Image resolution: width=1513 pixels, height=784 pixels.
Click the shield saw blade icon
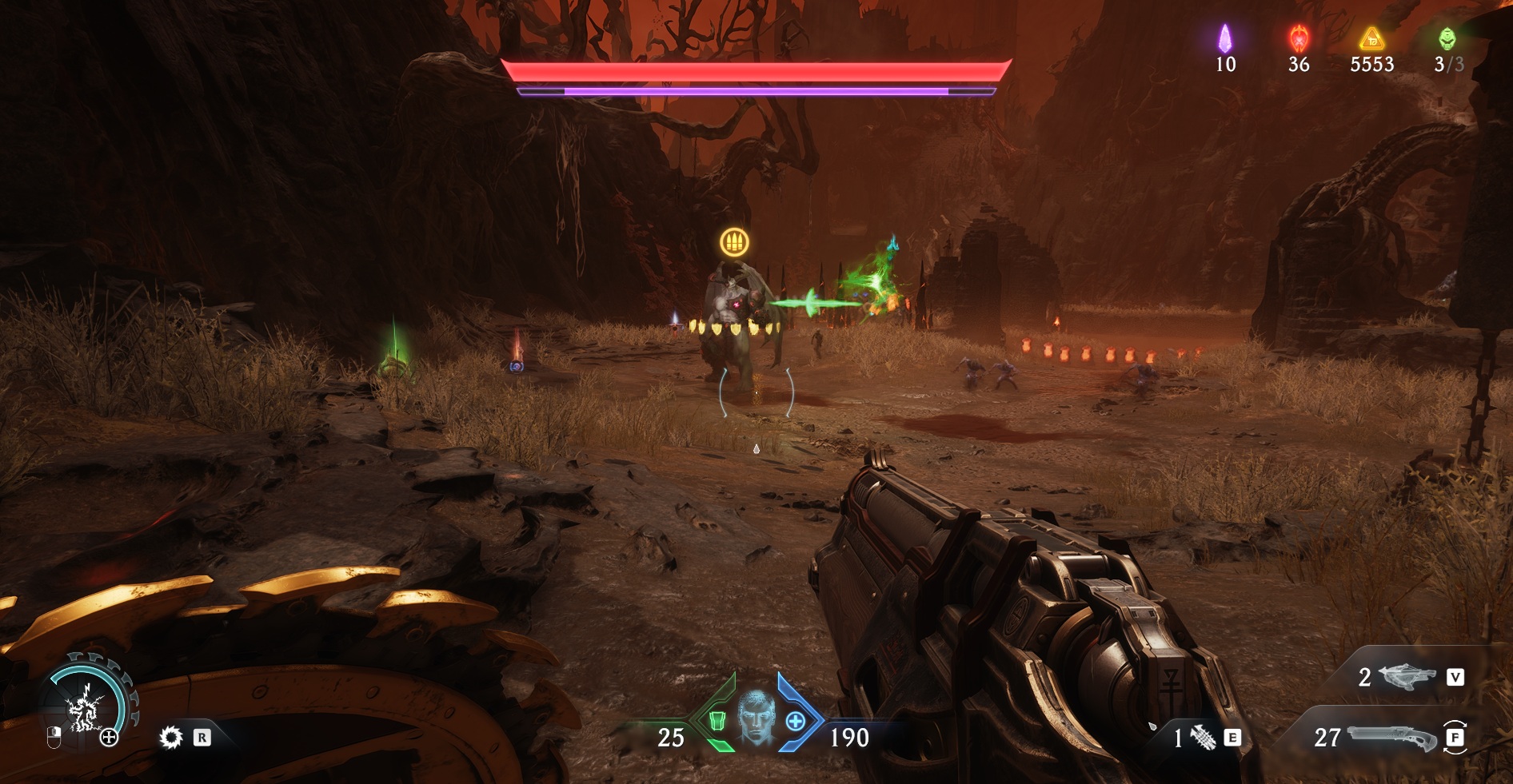(170, 737)
